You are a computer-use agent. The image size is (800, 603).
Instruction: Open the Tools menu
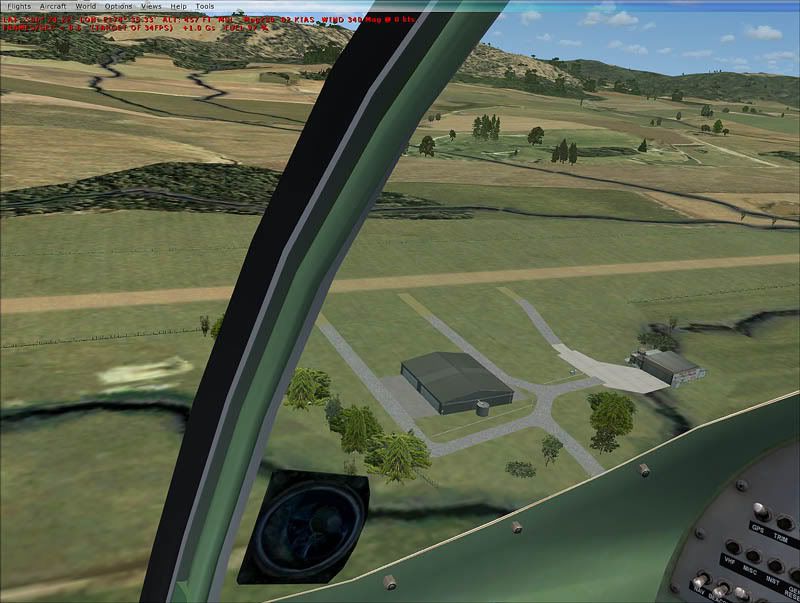[x=205, y=6]
